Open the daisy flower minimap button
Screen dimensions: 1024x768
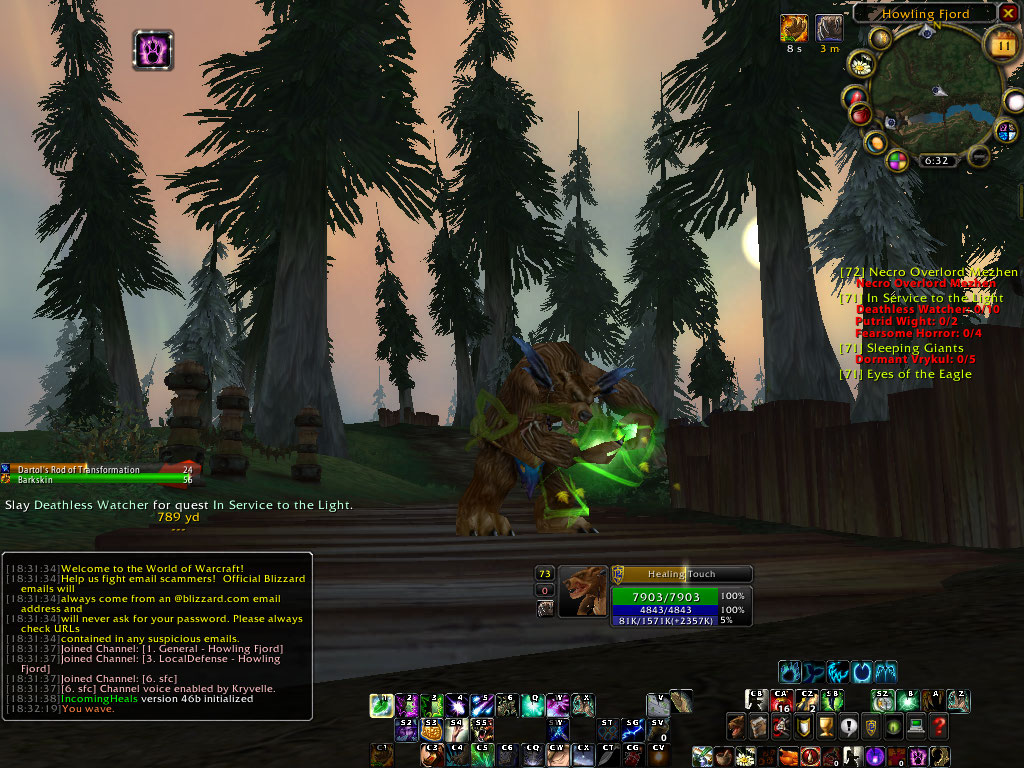click(860, 66)
